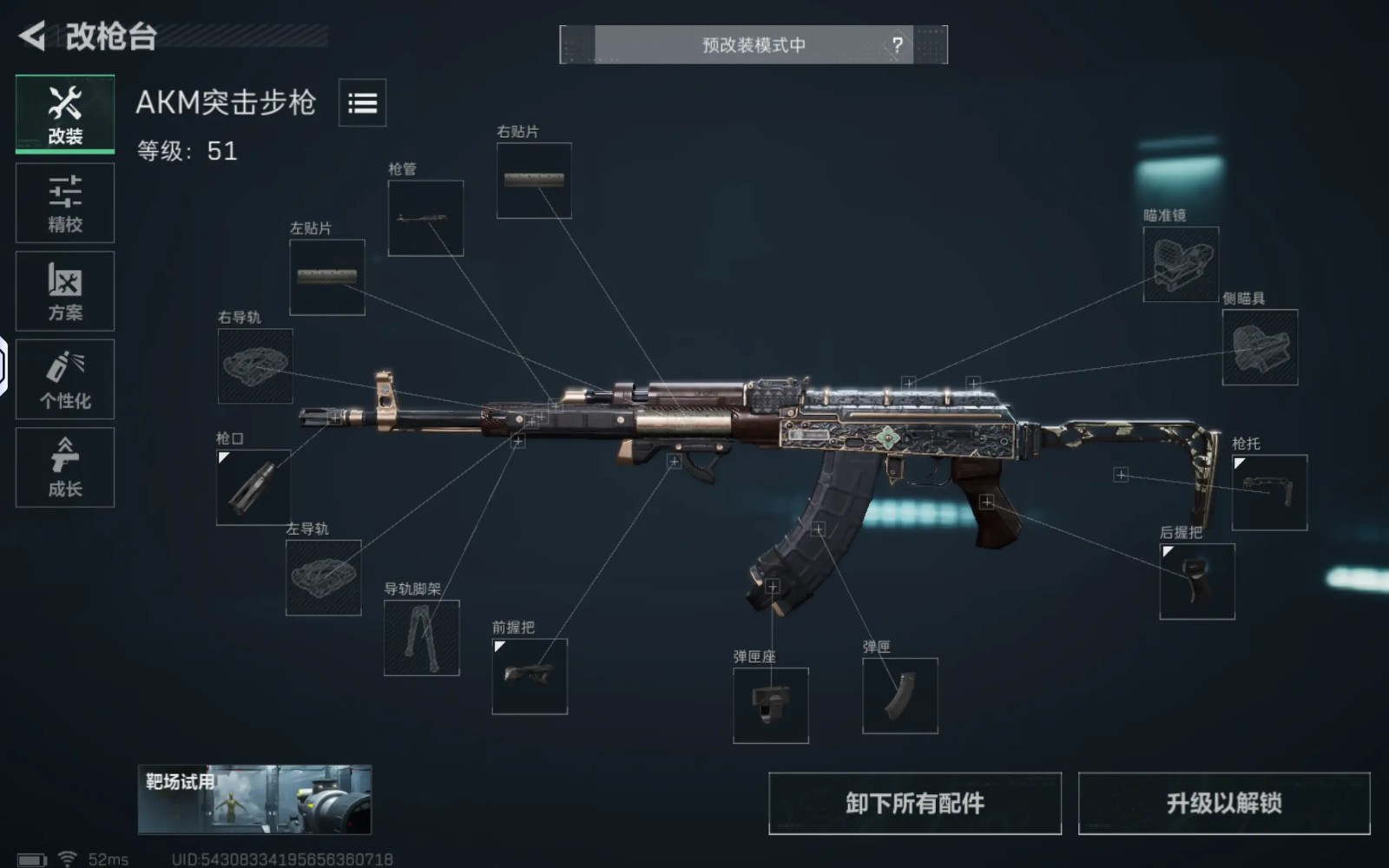The height and width of the screenshot is (868, 1389).
Task: Select the 枪口 muzzle slot
Action: (253, 487)
